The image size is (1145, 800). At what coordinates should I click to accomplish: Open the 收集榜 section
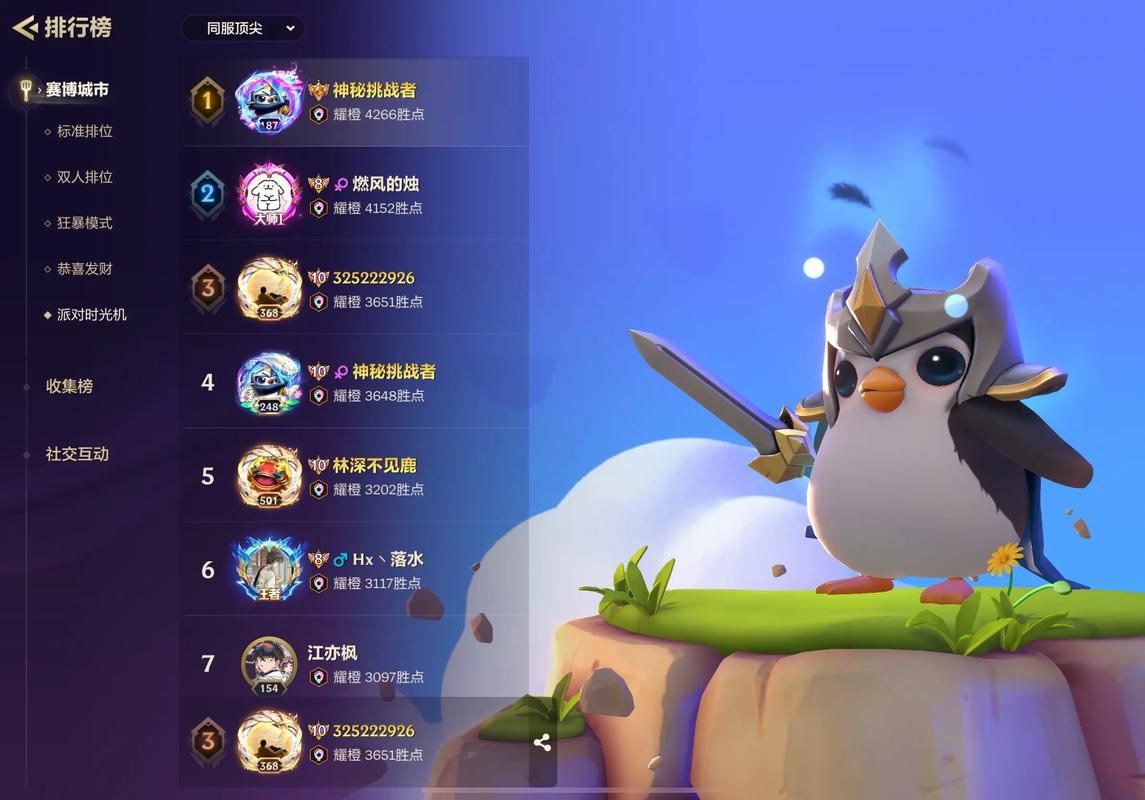tap(69, 386)
